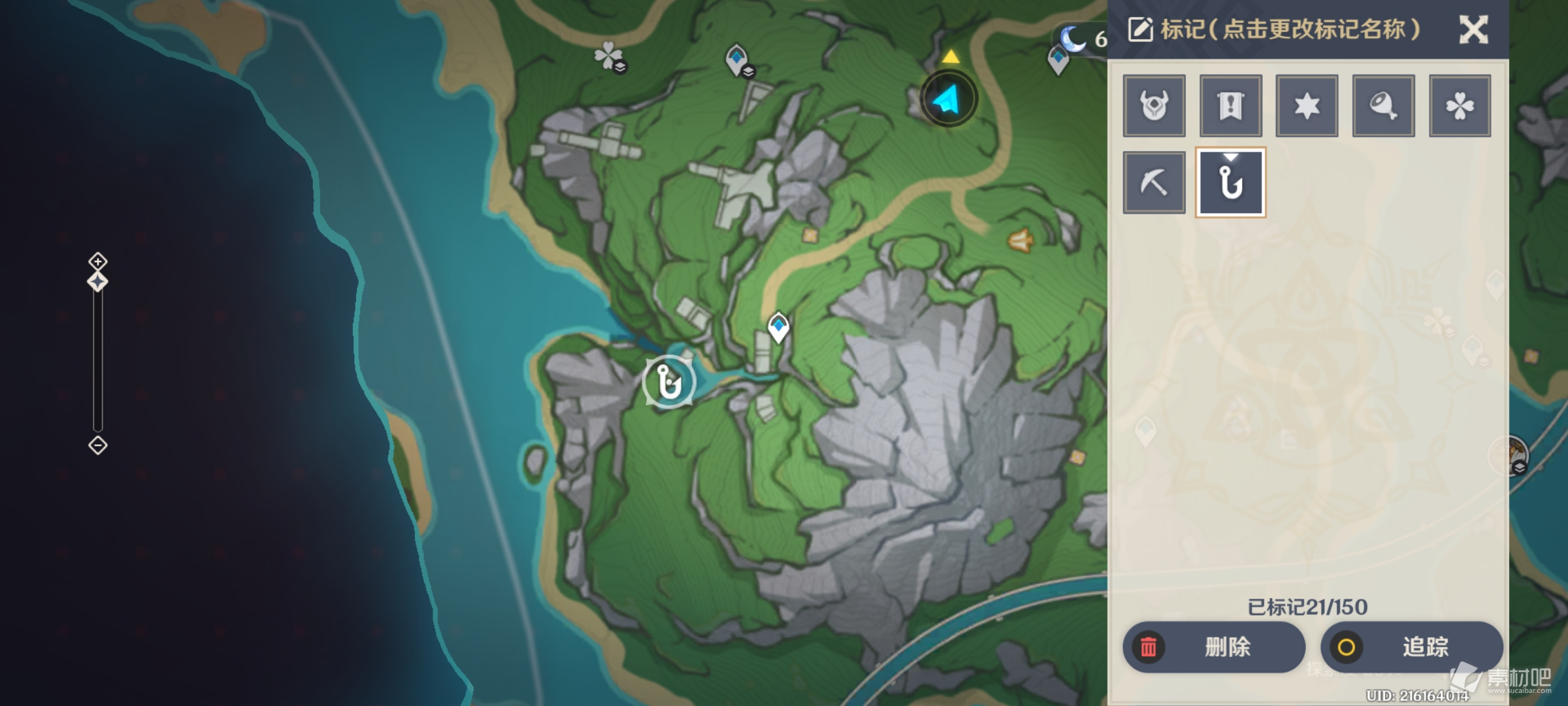
Task: Zoom out the map with minus button
Action: coord(98,446)
